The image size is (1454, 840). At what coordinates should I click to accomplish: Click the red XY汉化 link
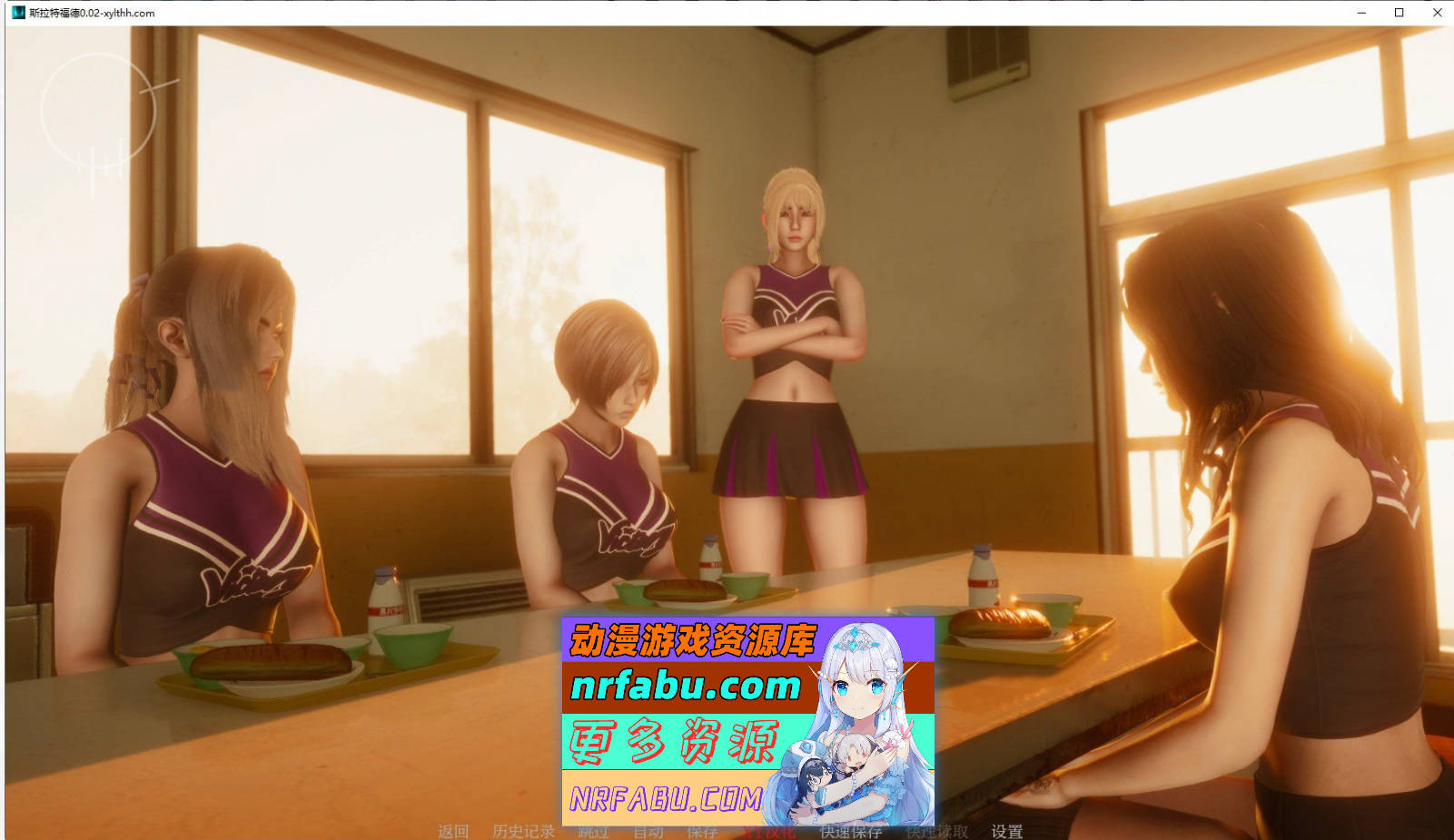pos(767,831)
